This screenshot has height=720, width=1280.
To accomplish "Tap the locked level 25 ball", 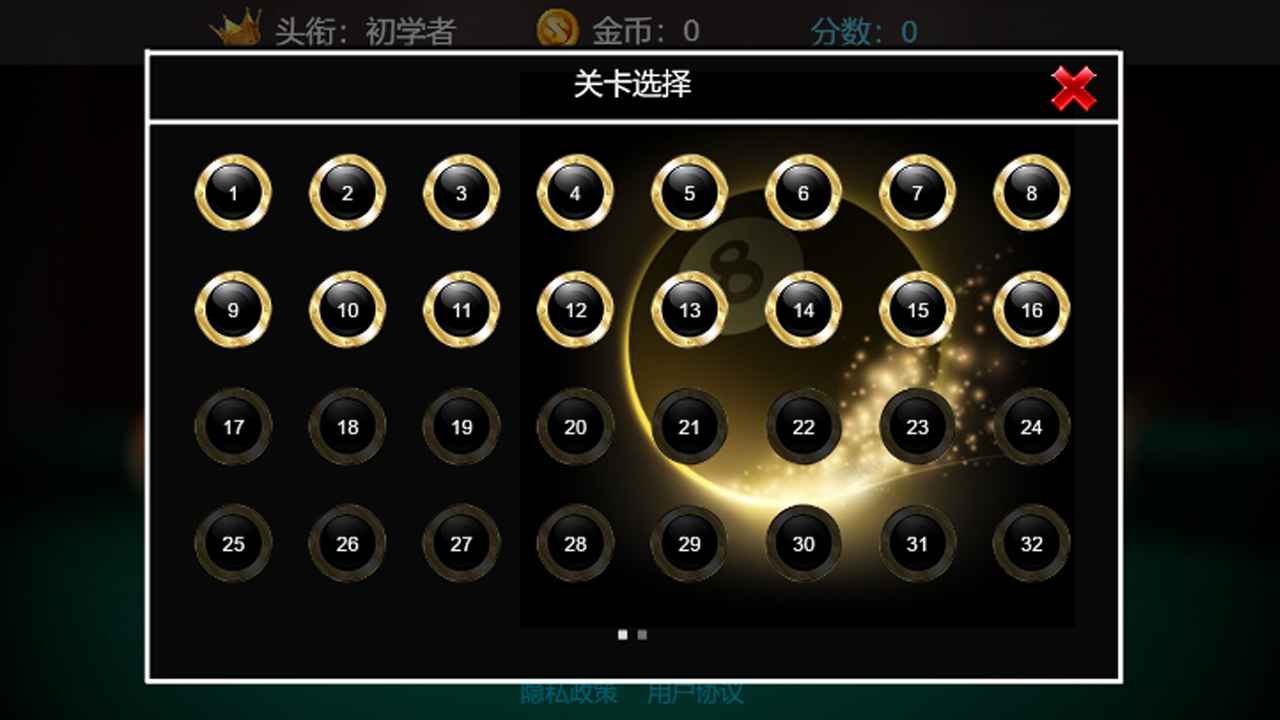I will click(232, 544).
